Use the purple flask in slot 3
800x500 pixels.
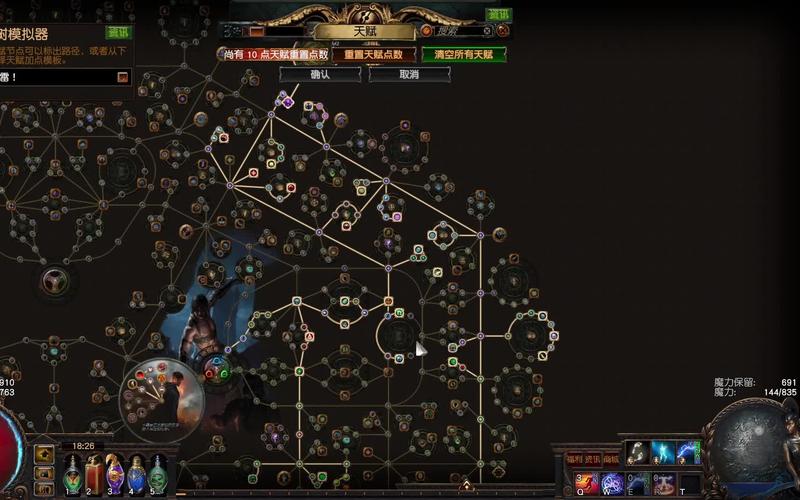click(x=115, y=474)
